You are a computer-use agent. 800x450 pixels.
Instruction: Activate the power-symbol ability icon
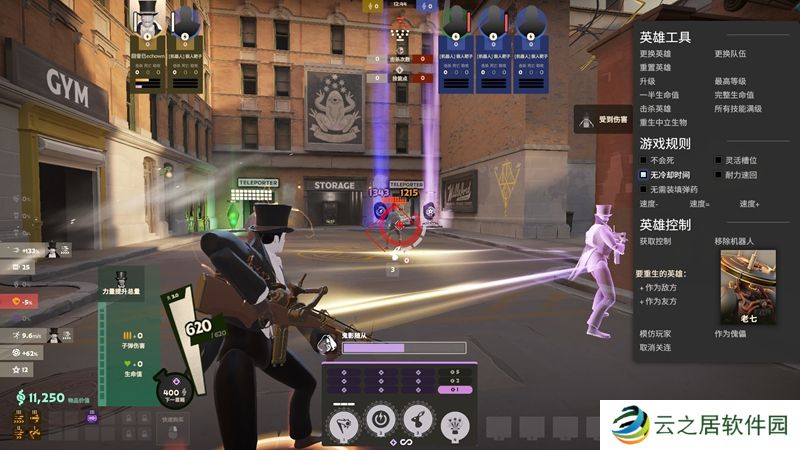pyautogui.click(x=379, y=420)
